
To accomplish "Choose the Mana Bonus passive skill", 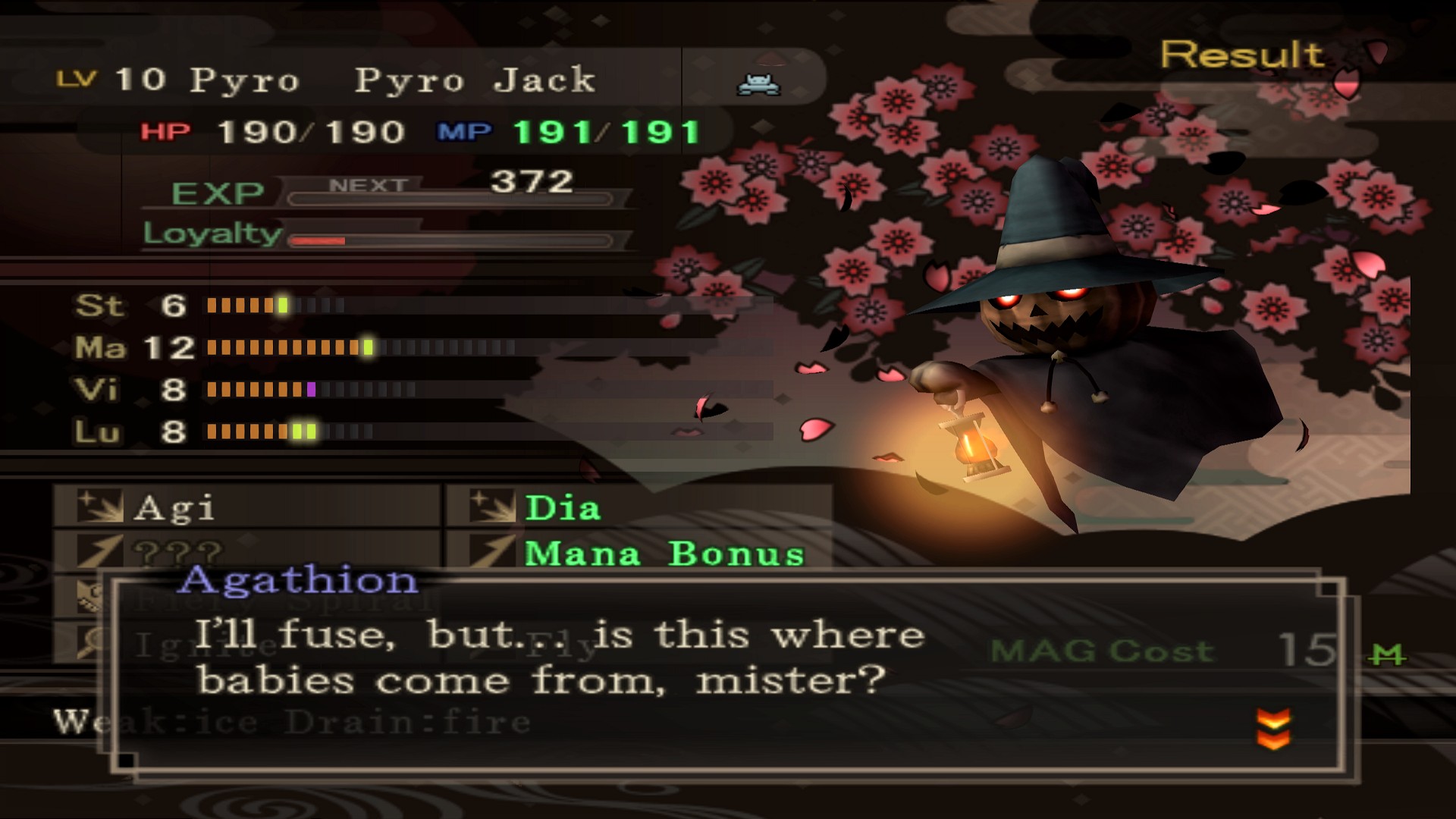I will click(663, 553).
